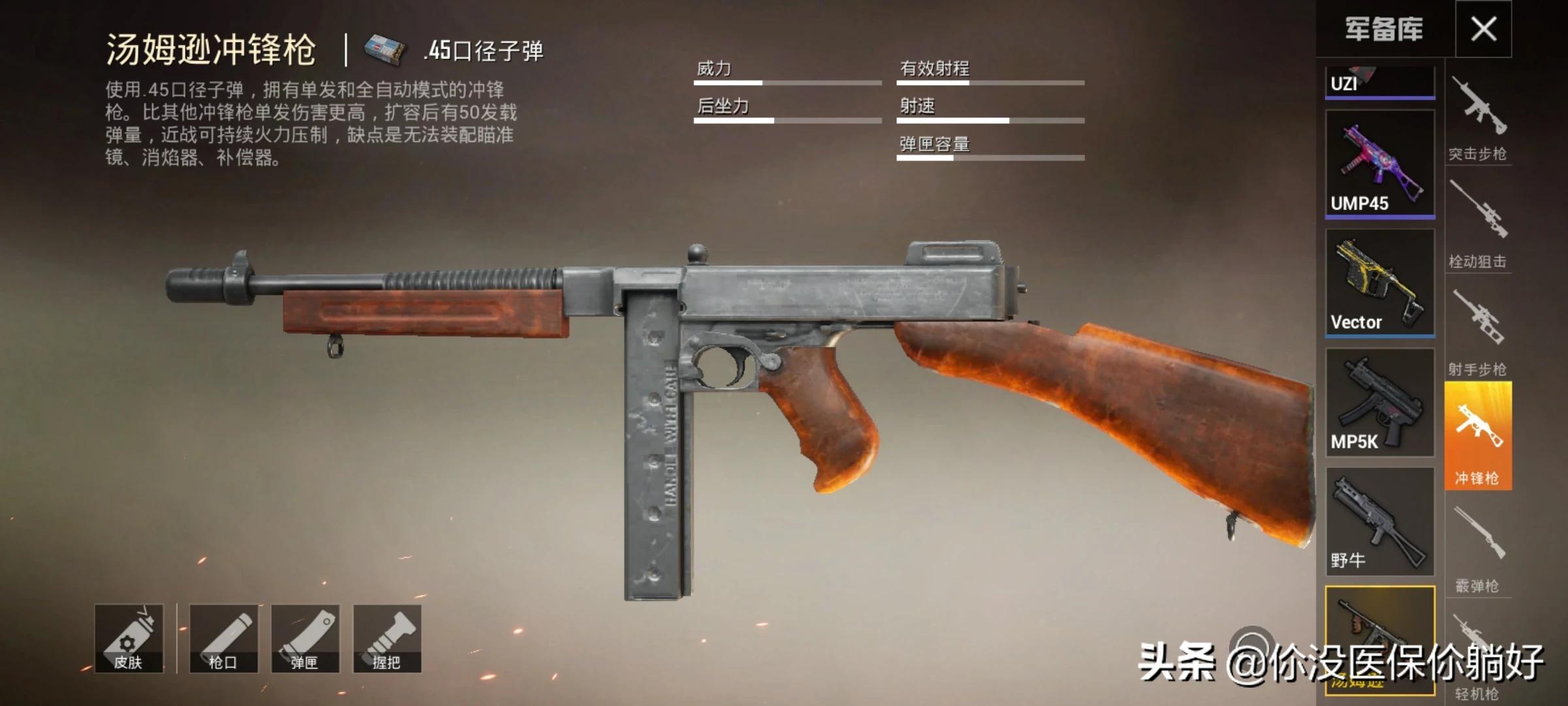Image resolution: width=1568 pixels, height=706 pixels.
Task: Open the 握把 grip attachment slot
Action: (x=387, y=639)
